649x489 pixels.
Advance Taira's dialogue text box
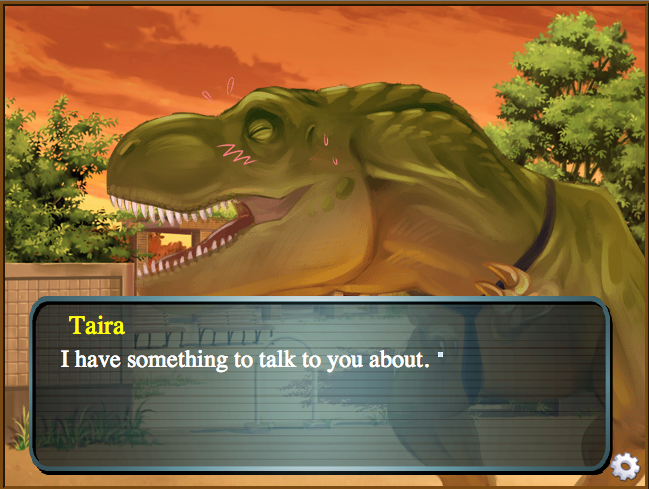click(x=320, y=385)
